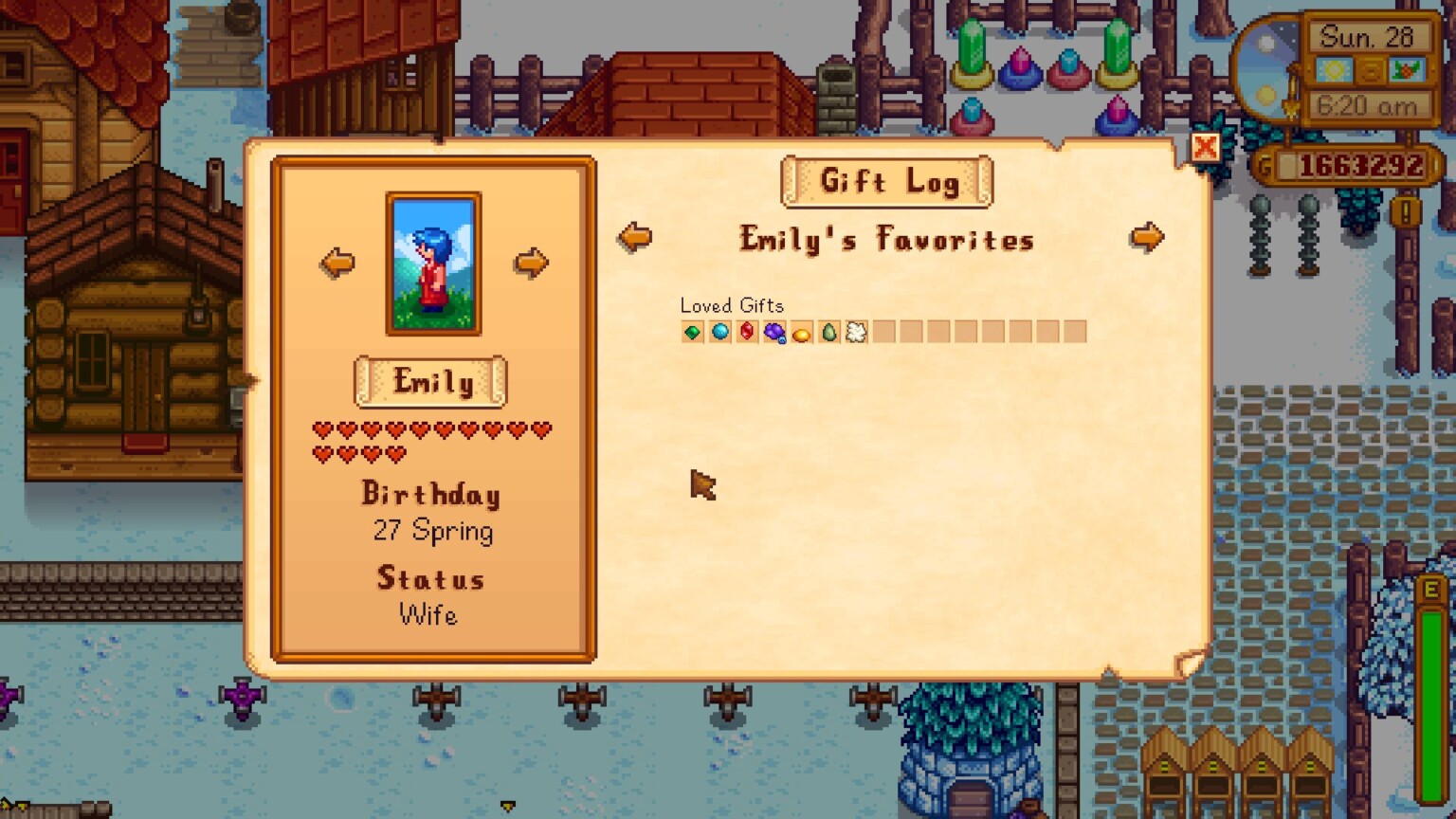The image size is (1456, 819).
Task: Advance to the next villager using the right arrow
Action: click(530, 263)
